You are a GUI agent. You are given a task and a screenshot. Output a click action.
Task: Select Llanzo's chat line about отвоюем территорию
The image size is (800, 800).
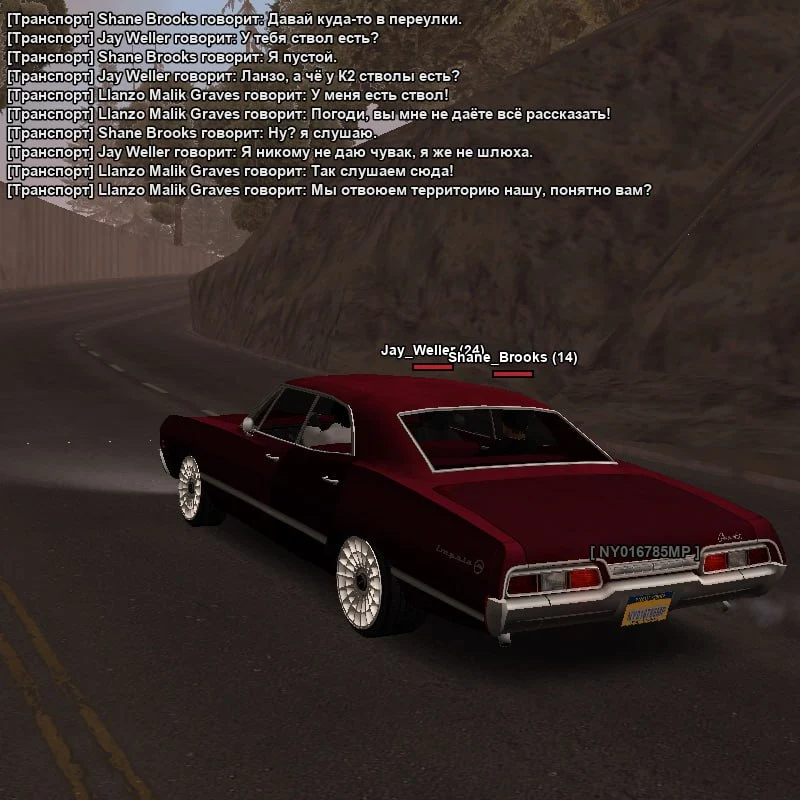(x=329, y=190)
